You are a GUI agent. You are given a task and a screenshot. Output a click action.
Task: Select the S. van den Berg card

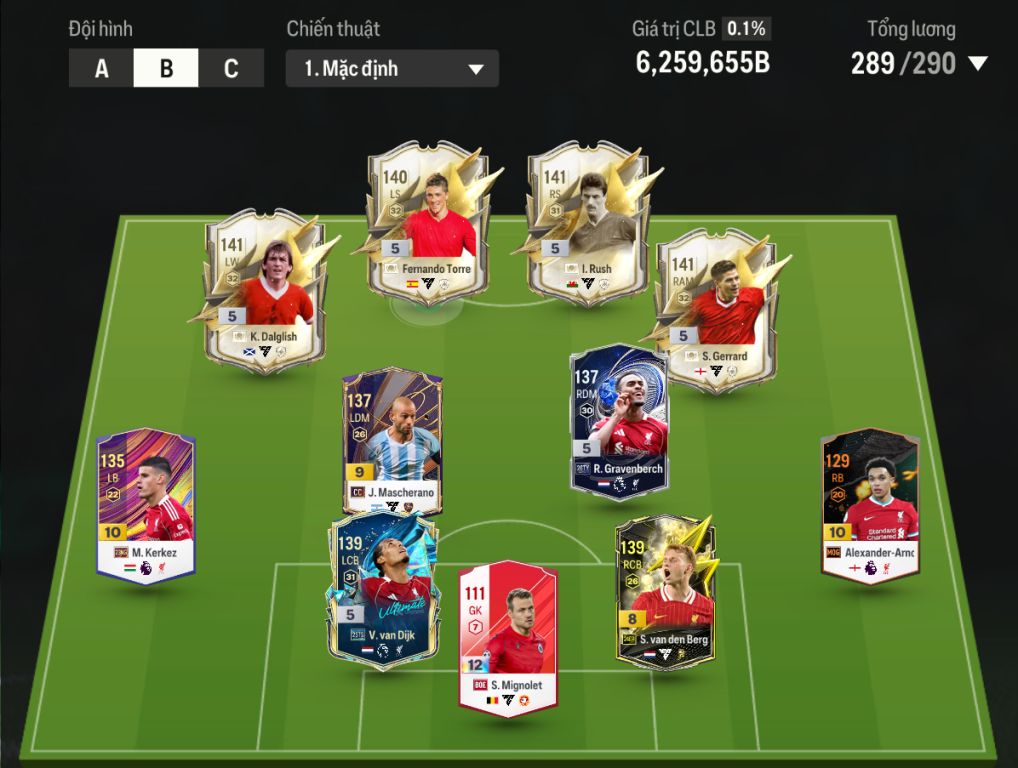point(665,590)
